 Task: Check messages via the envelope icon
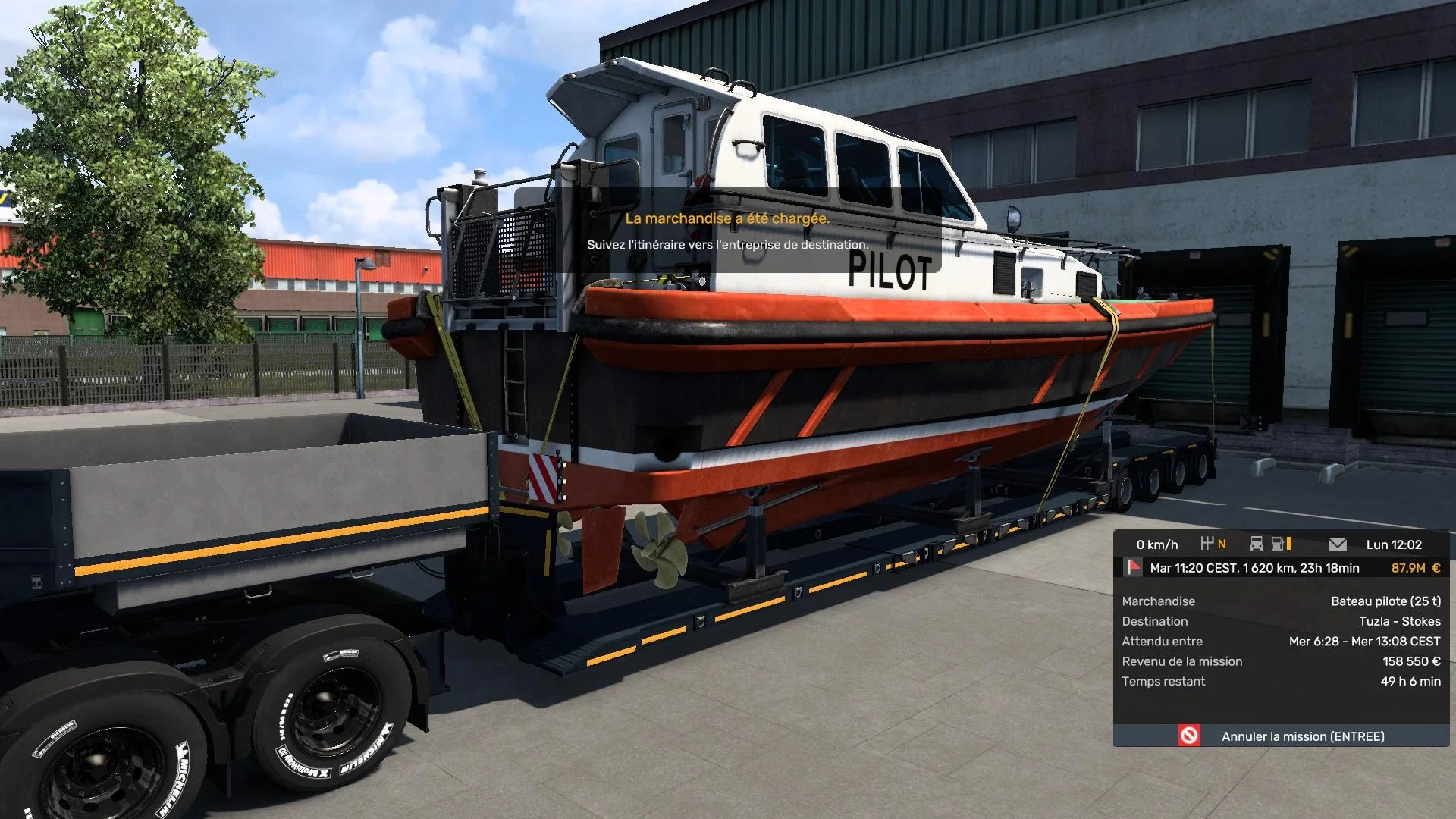coord(1338,544)
